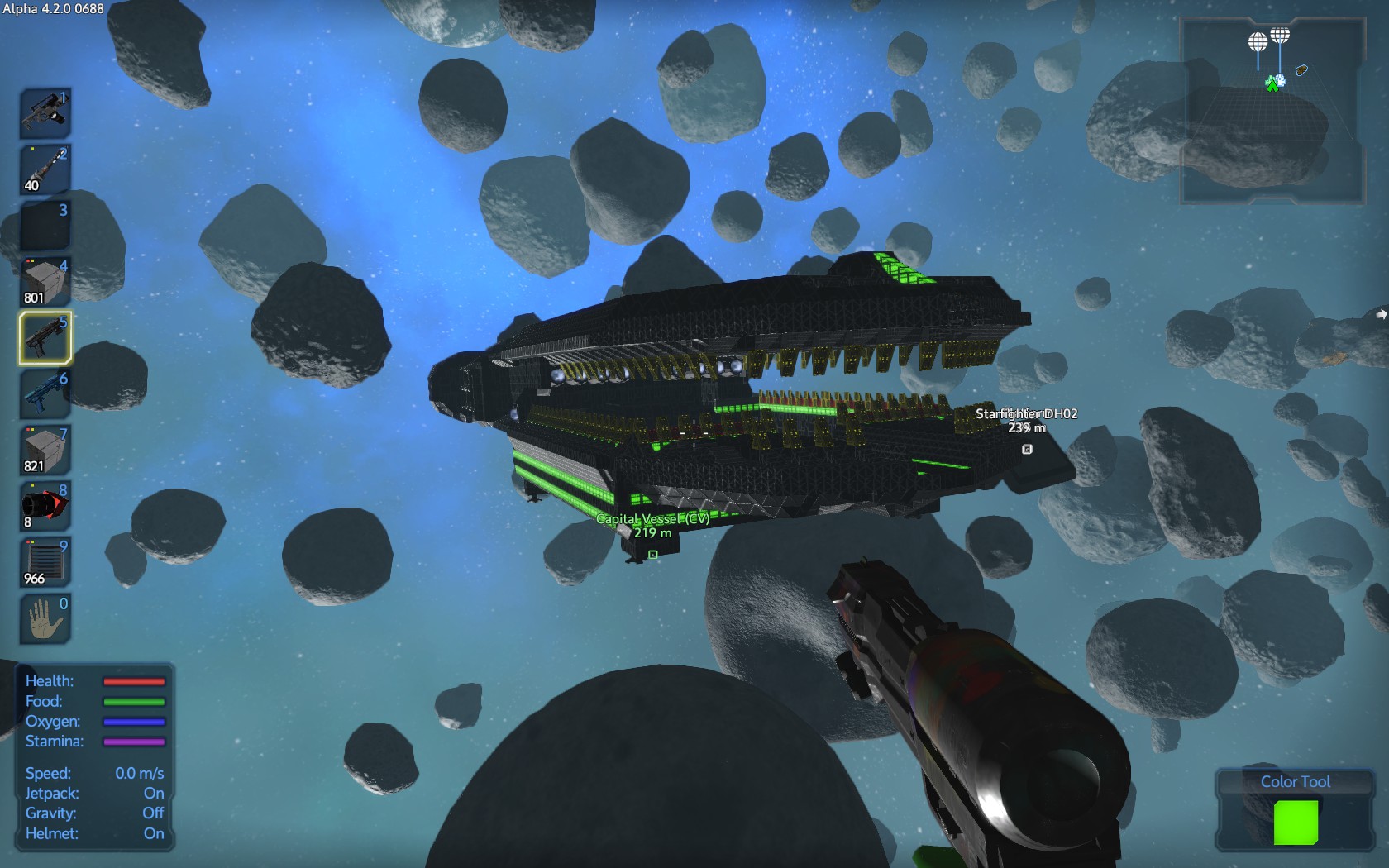The image size is (1389, 868).
Task: Choose the gray block stack of 821
Action: click(x=45, y=451)
